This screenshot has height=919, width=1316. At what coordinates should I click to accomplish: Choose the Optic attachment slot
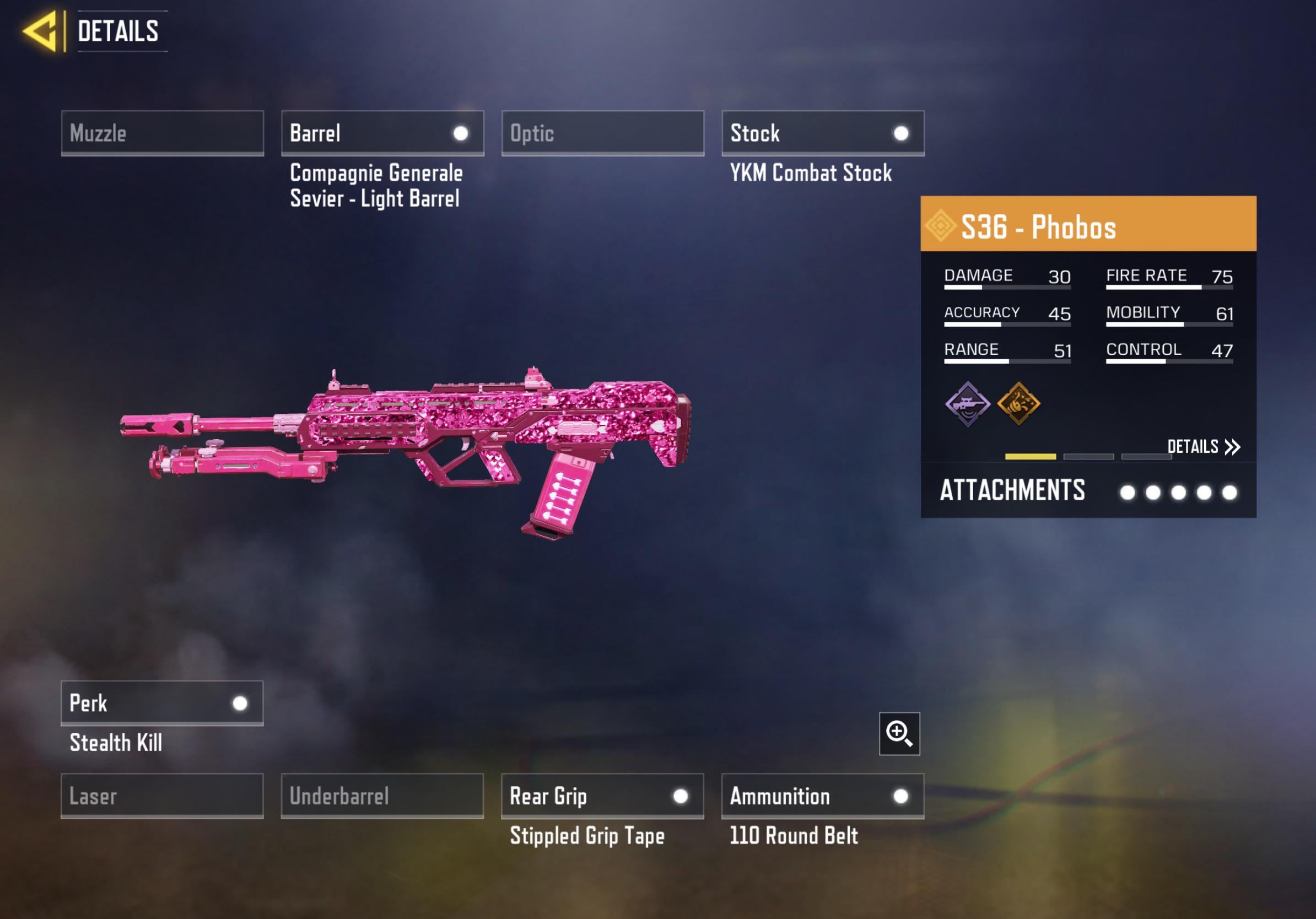coord(602,133)
